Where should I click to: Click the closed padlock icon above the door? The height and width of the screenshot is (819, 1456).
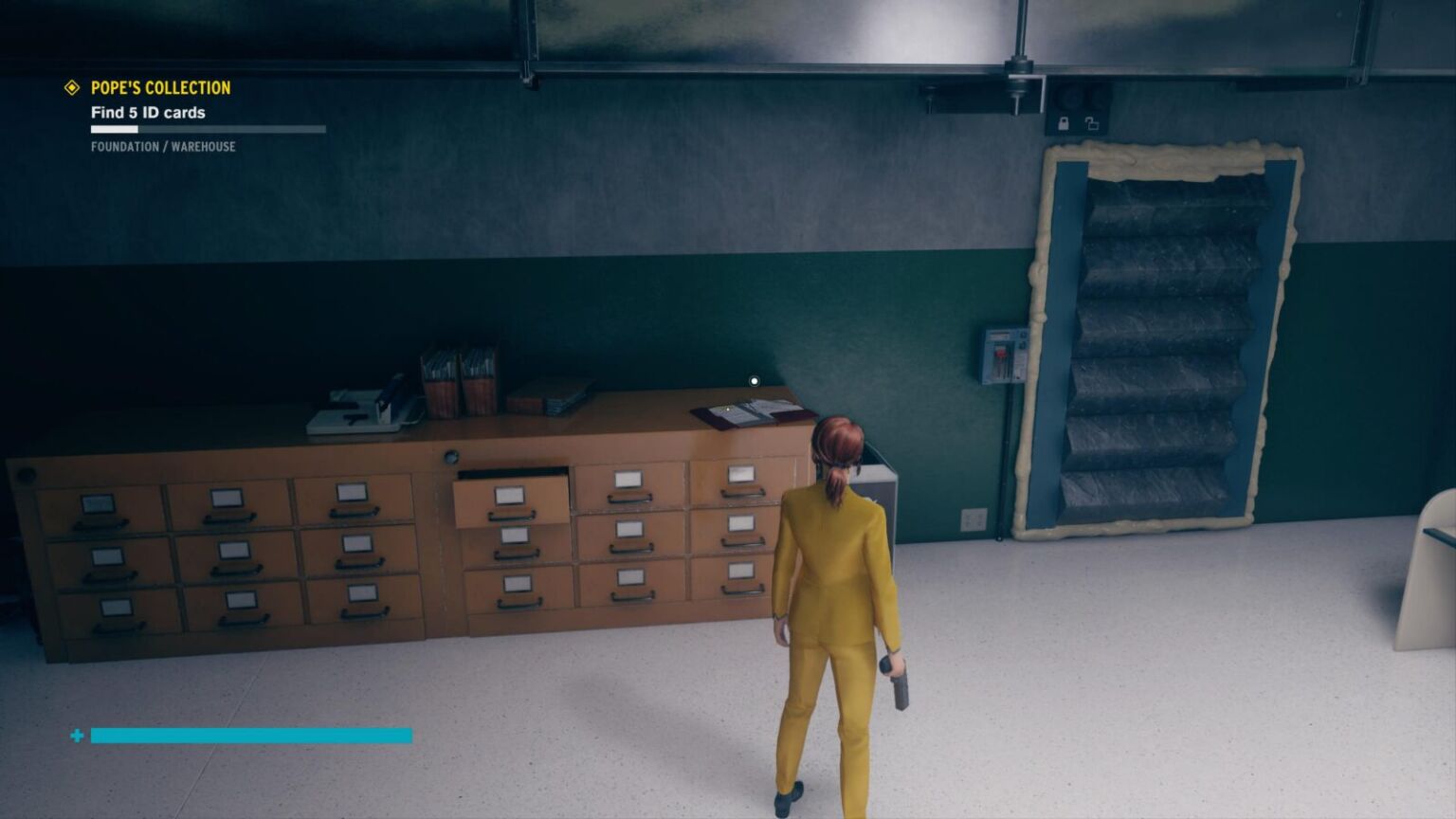click(x=1064, y=123)
